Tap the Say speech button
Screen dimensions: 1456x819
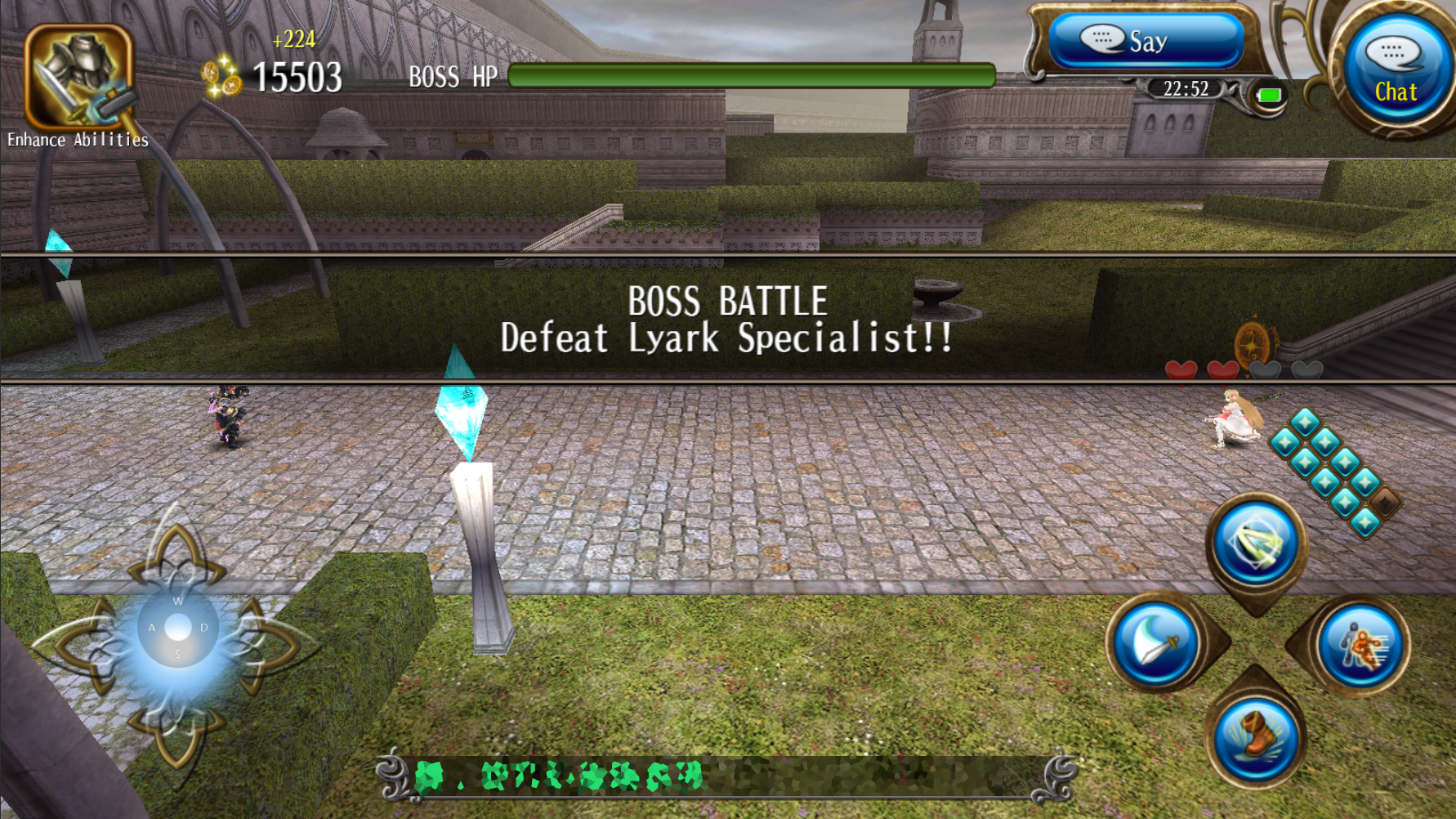(1146, 41)
